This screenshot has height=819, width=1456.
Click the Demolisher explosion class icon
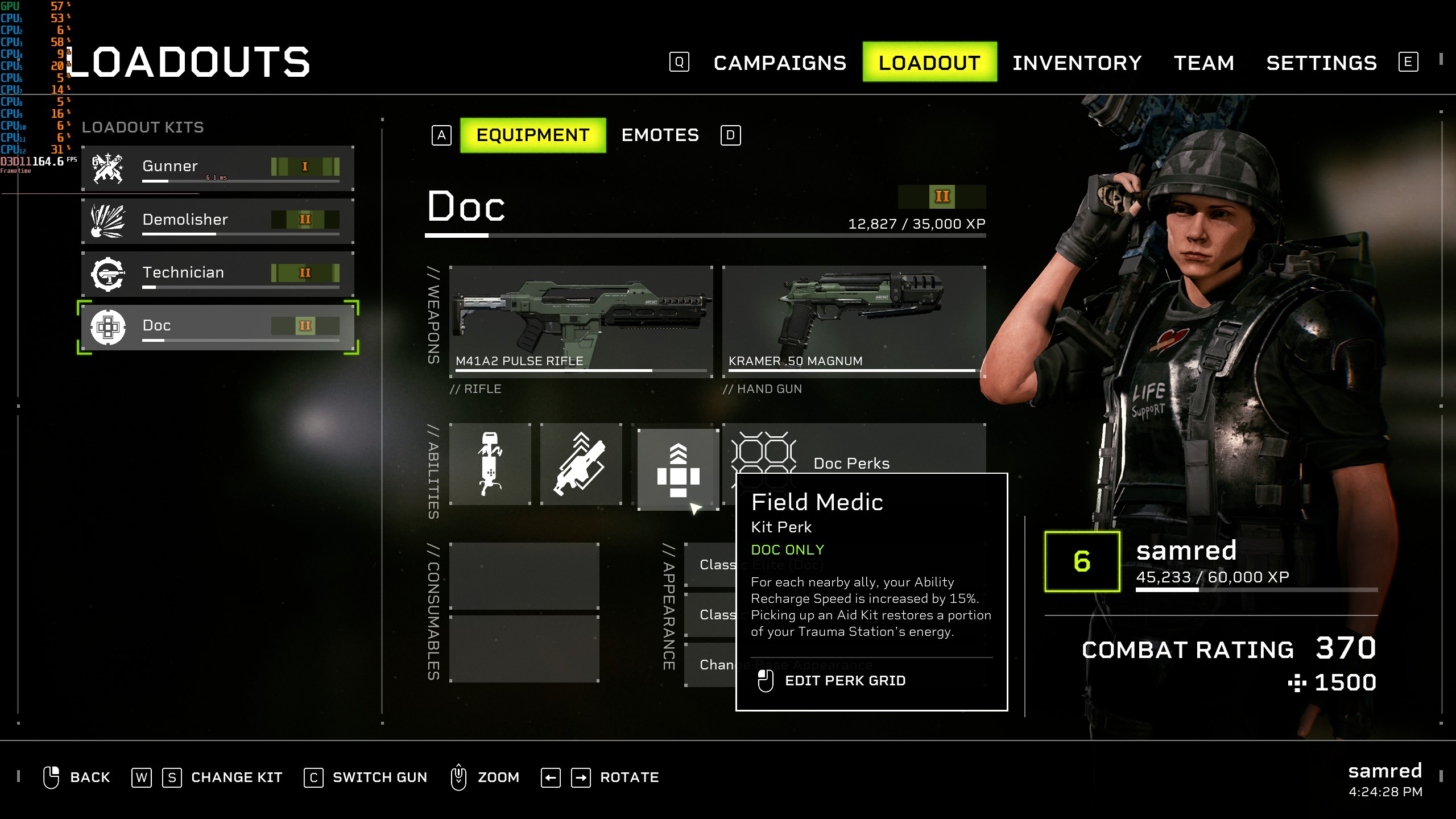coord(108,220)
